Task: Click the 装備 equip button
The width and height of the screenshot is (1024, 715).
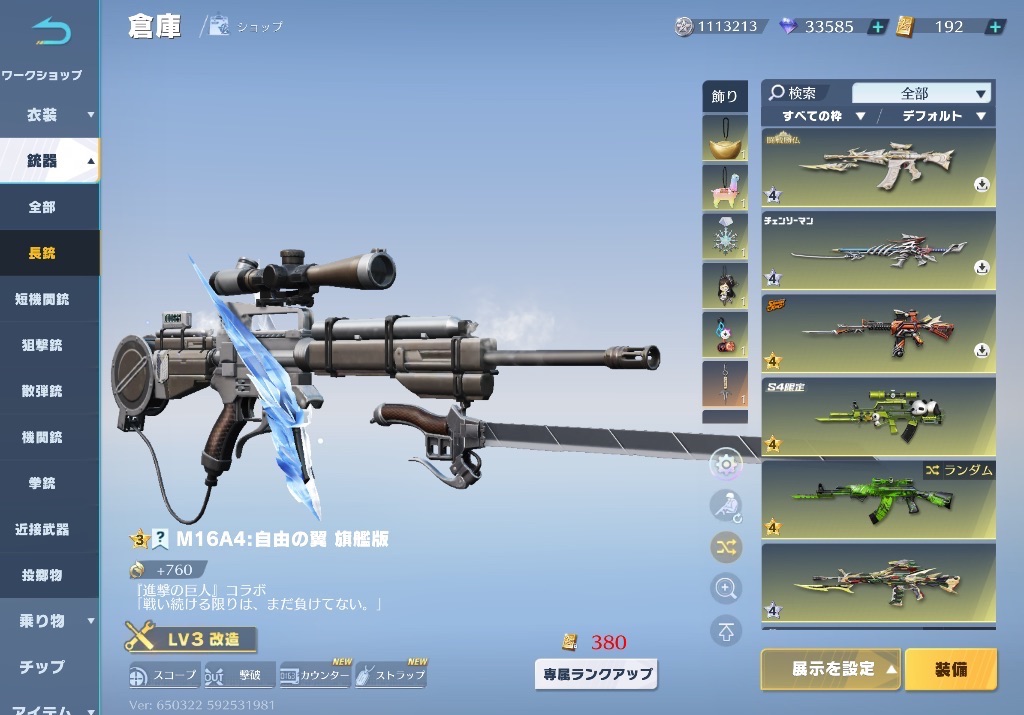Action: (x=951, y=669)
